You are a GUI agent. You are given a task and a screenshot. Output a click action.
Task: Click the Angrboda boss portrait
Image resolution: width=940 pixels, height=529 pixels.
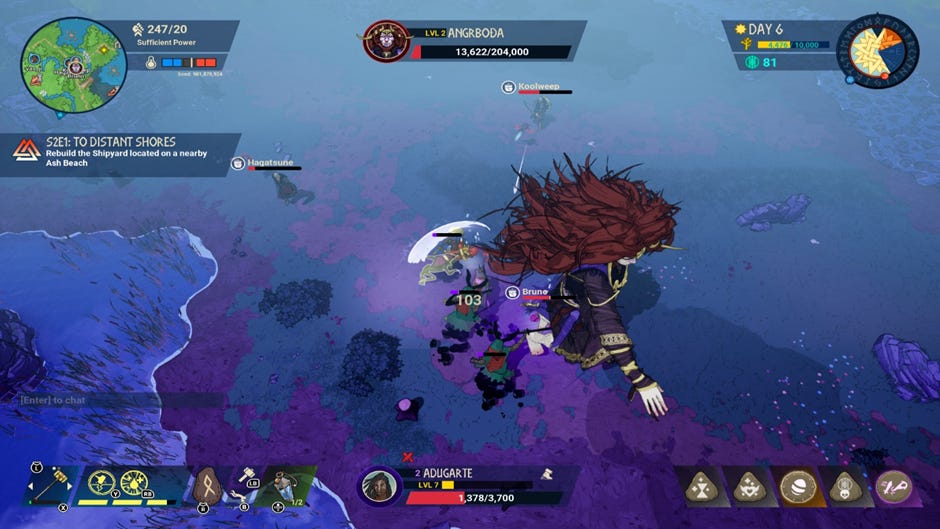click(386, 43)
